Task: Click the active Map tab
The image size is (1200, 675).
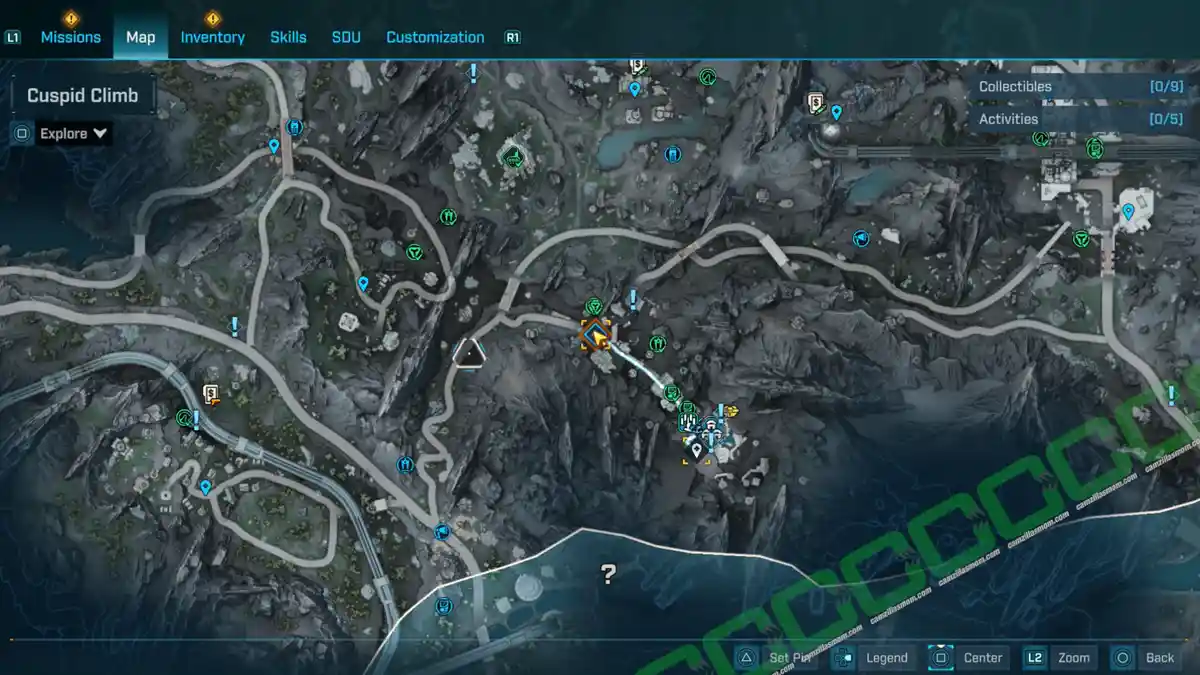Action: pyautogui.click(x=140, y=37)
